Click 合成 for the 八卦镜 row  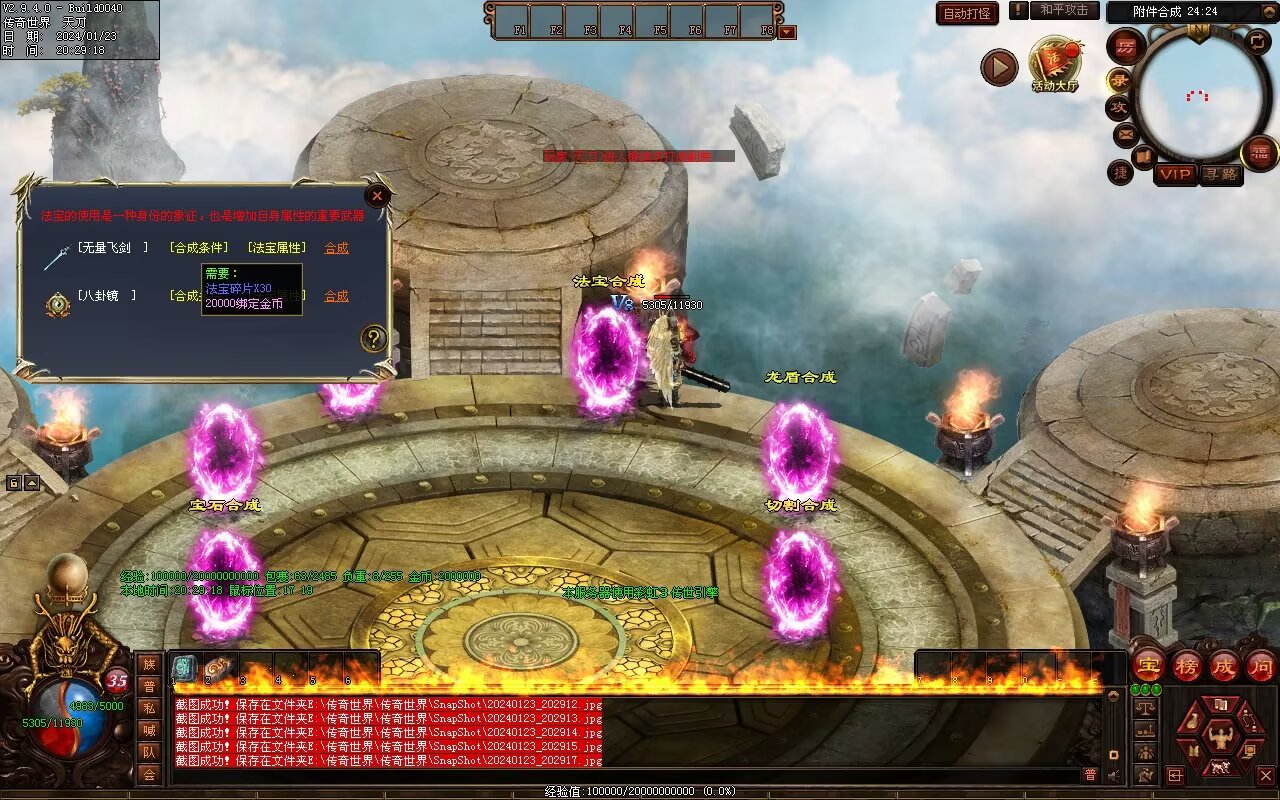tap(336, 296)
